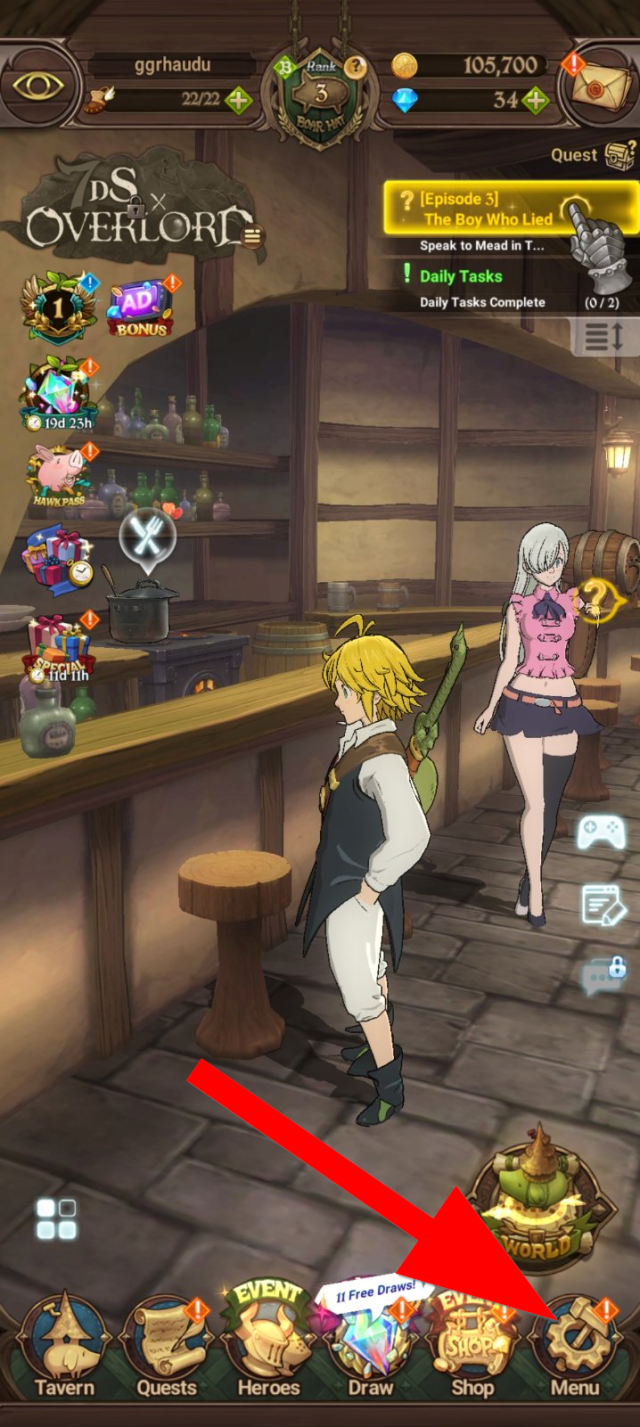Open the mailbox envelope icon

pos(603,85)
